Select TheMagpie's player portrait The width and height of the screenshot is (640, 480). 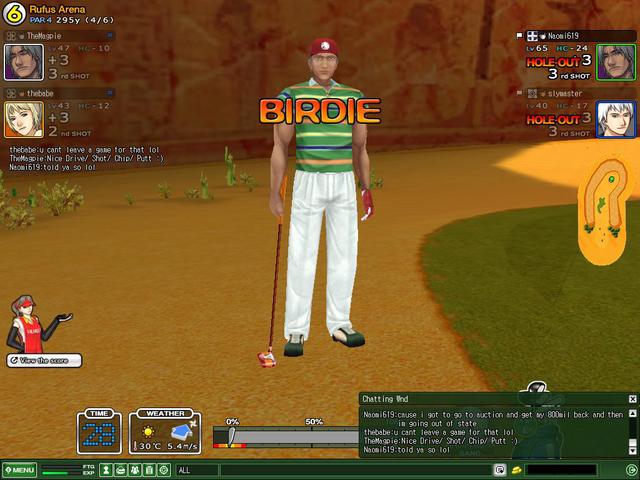point(23,62)
